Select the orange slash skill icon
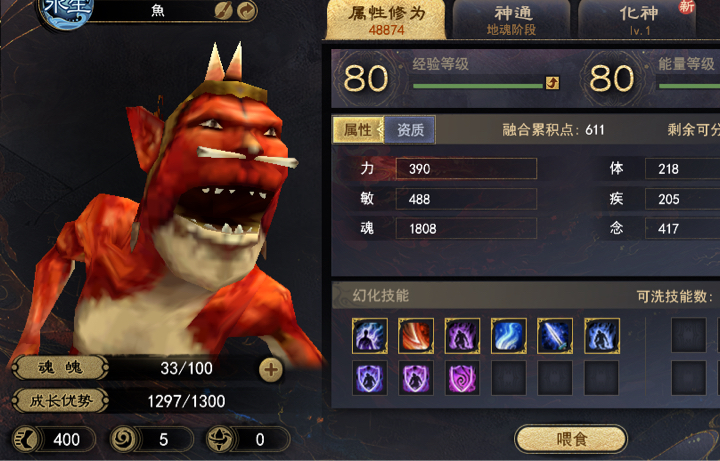 (416, 336)
